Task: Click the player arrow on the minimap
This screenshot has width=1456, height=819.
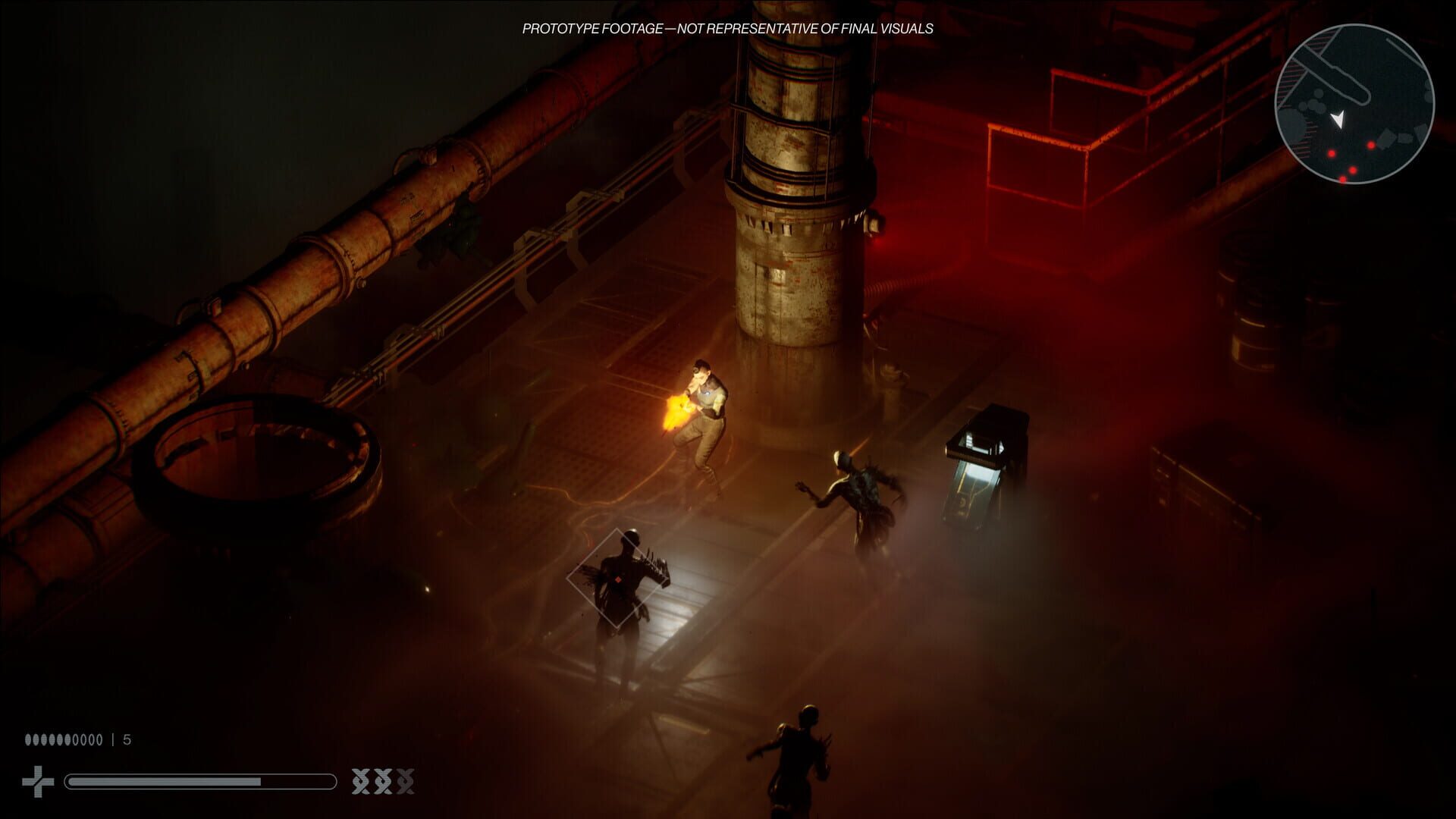Action: (1338, 118)
